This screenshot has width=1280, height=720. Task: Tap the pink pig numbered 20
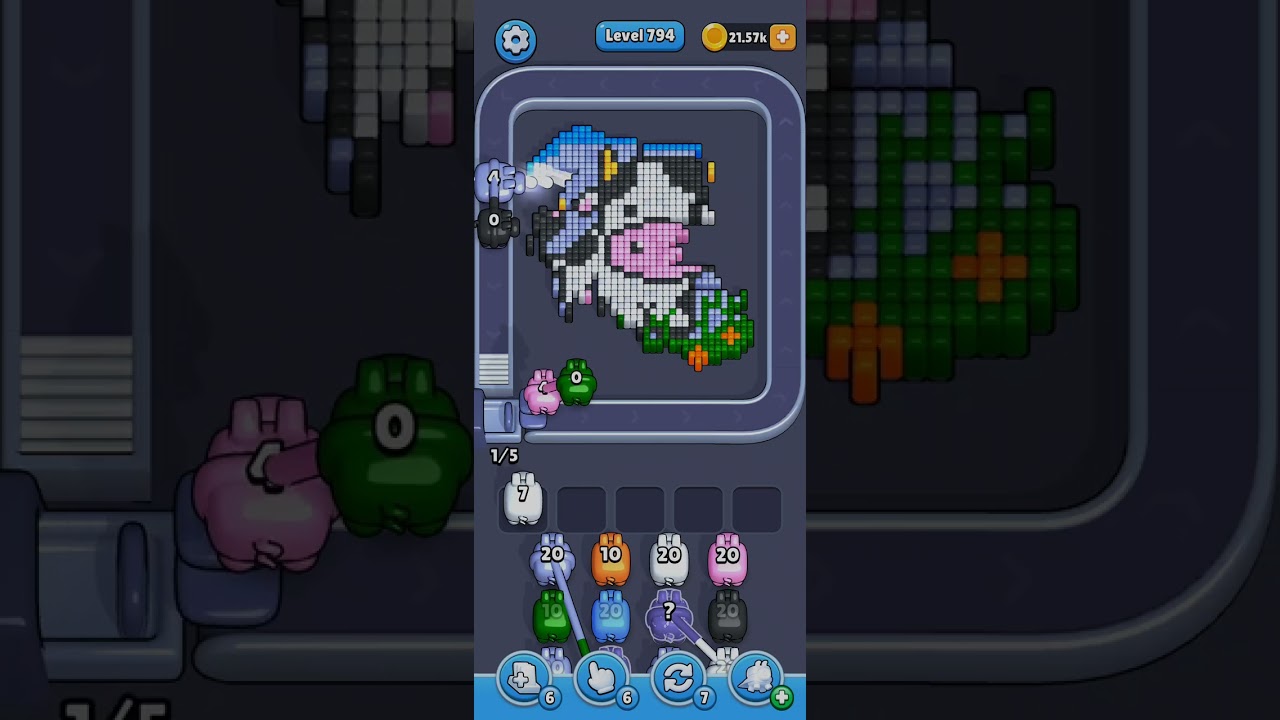pyautogui.click(x=727, y=562)
